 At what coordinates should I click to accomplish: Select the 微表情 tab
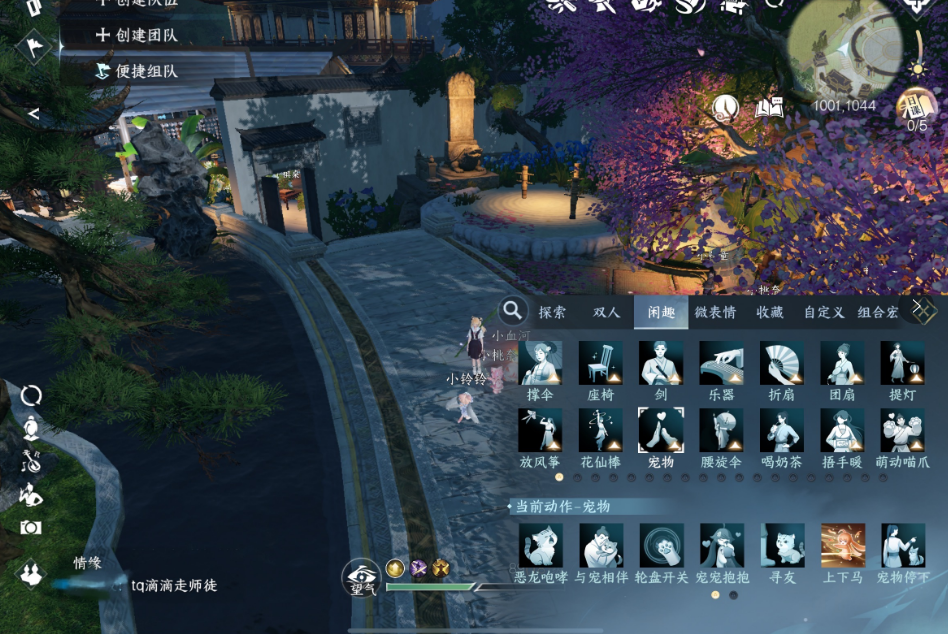[x=715, y=312]
